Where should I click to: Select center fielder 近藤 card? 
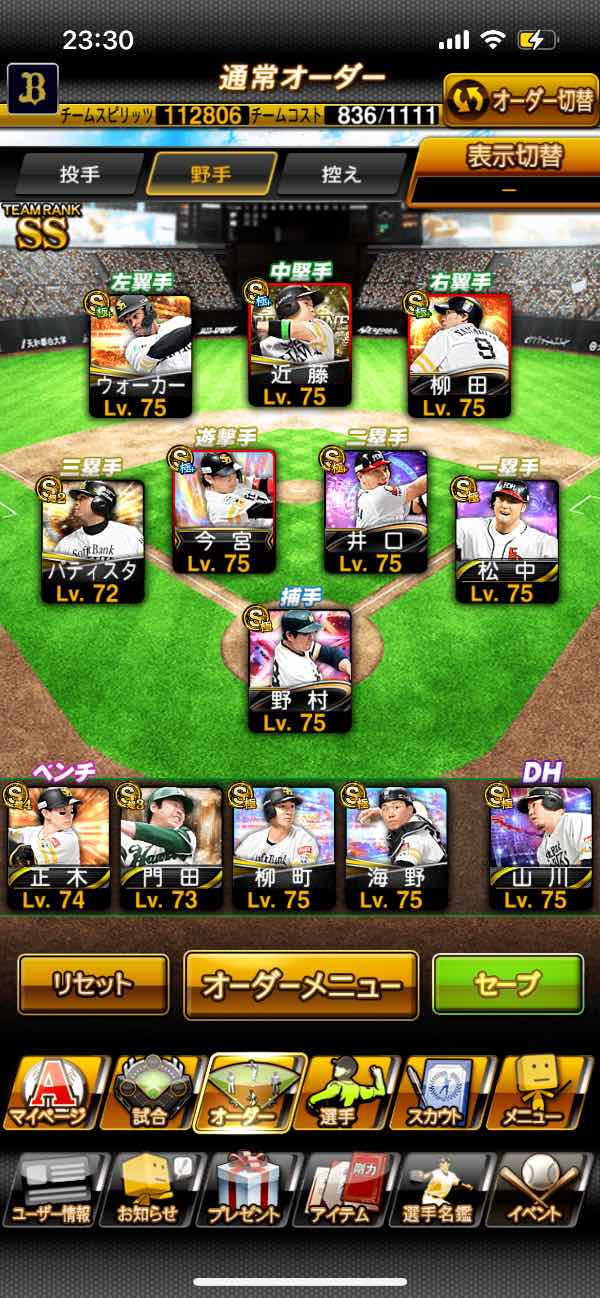coord(300,345)
